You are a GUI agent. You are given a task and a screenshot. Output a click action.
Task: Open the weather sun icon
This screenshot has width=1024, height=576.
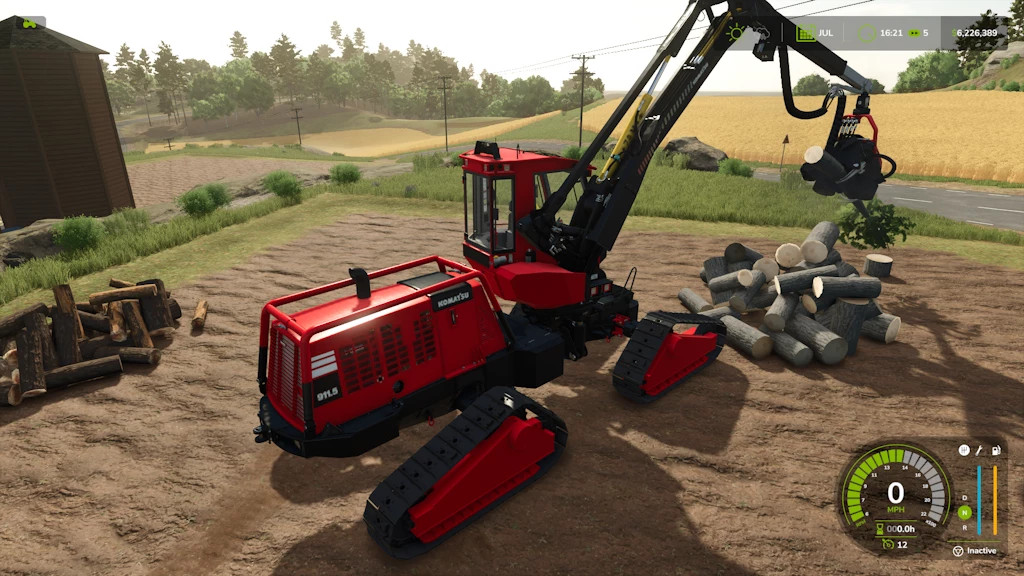point(737,32)
